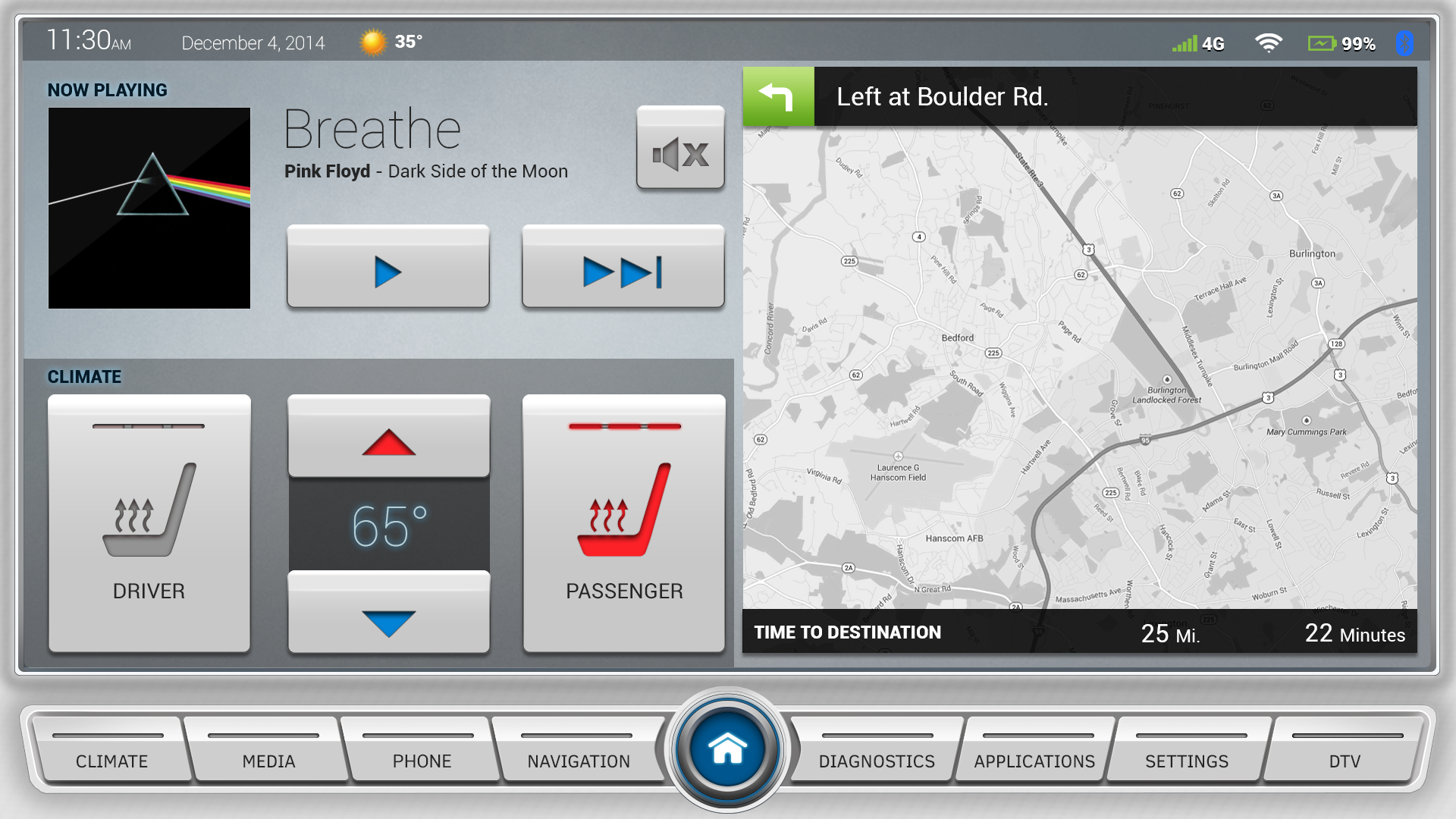The width and height of the screenshot is (1456, 819).
Task: Switch to the MEDIA tab
Action: [x=268, y=761]
